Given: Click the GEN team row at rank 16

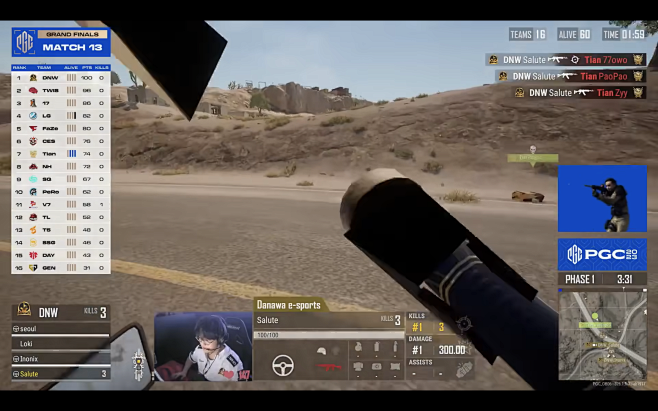Looking at the screenshot, I should pos(60,267).
